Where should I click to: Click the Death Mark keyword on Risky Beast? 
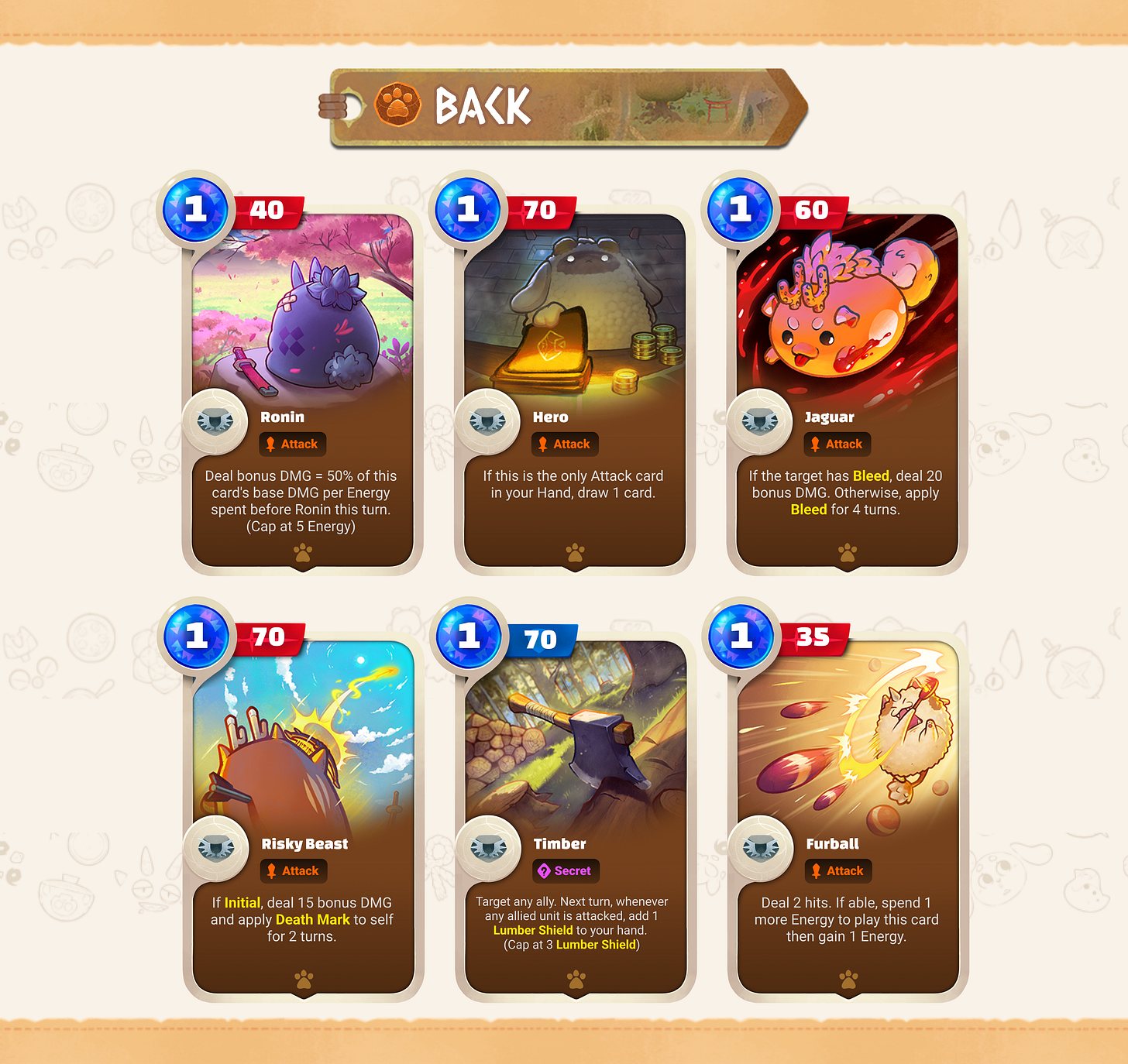pyautogui.click(x=312, y=919)
